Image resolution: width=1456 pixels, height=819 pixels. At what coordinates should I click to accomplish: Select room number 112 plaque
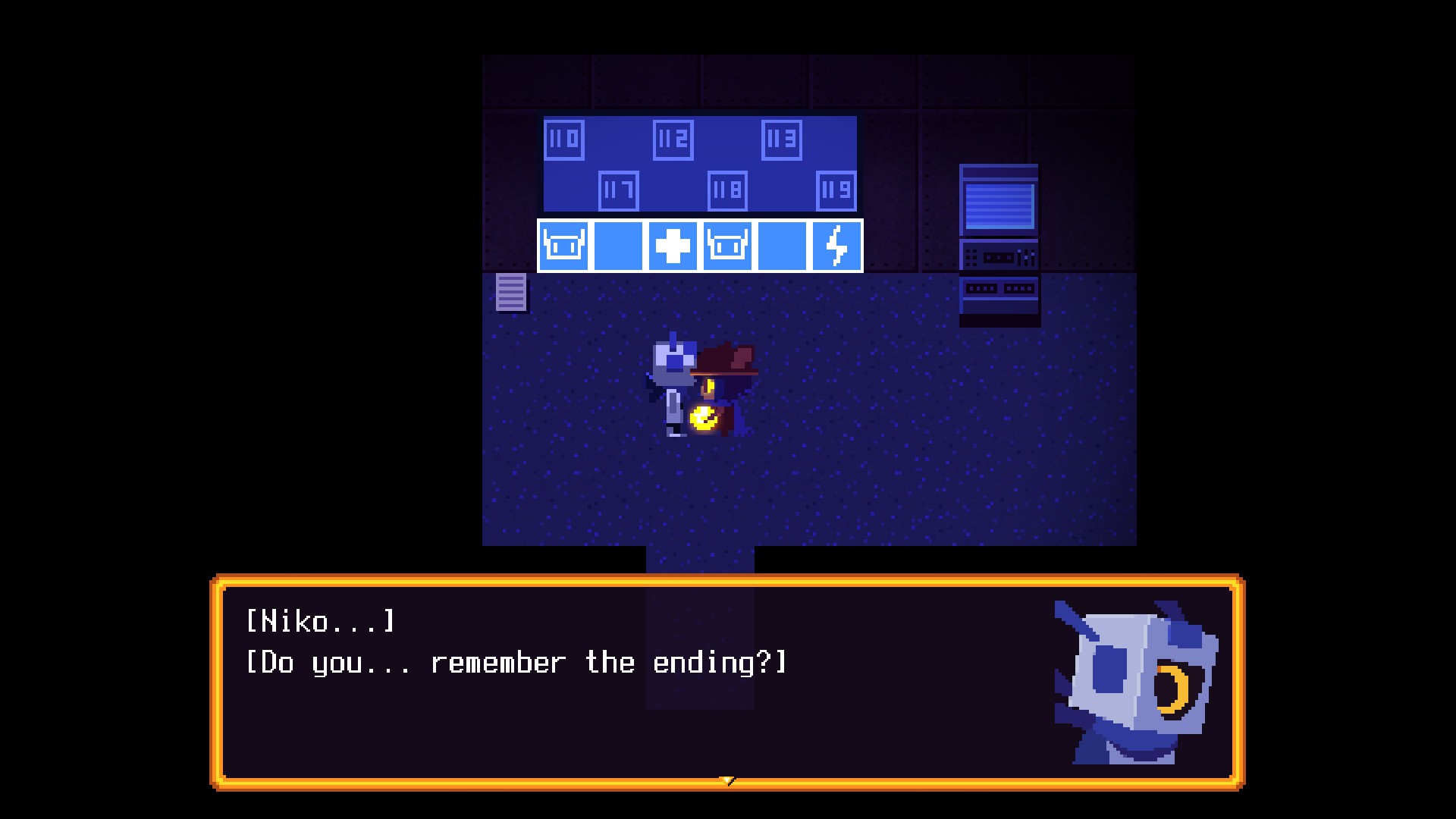coord(675,140)
